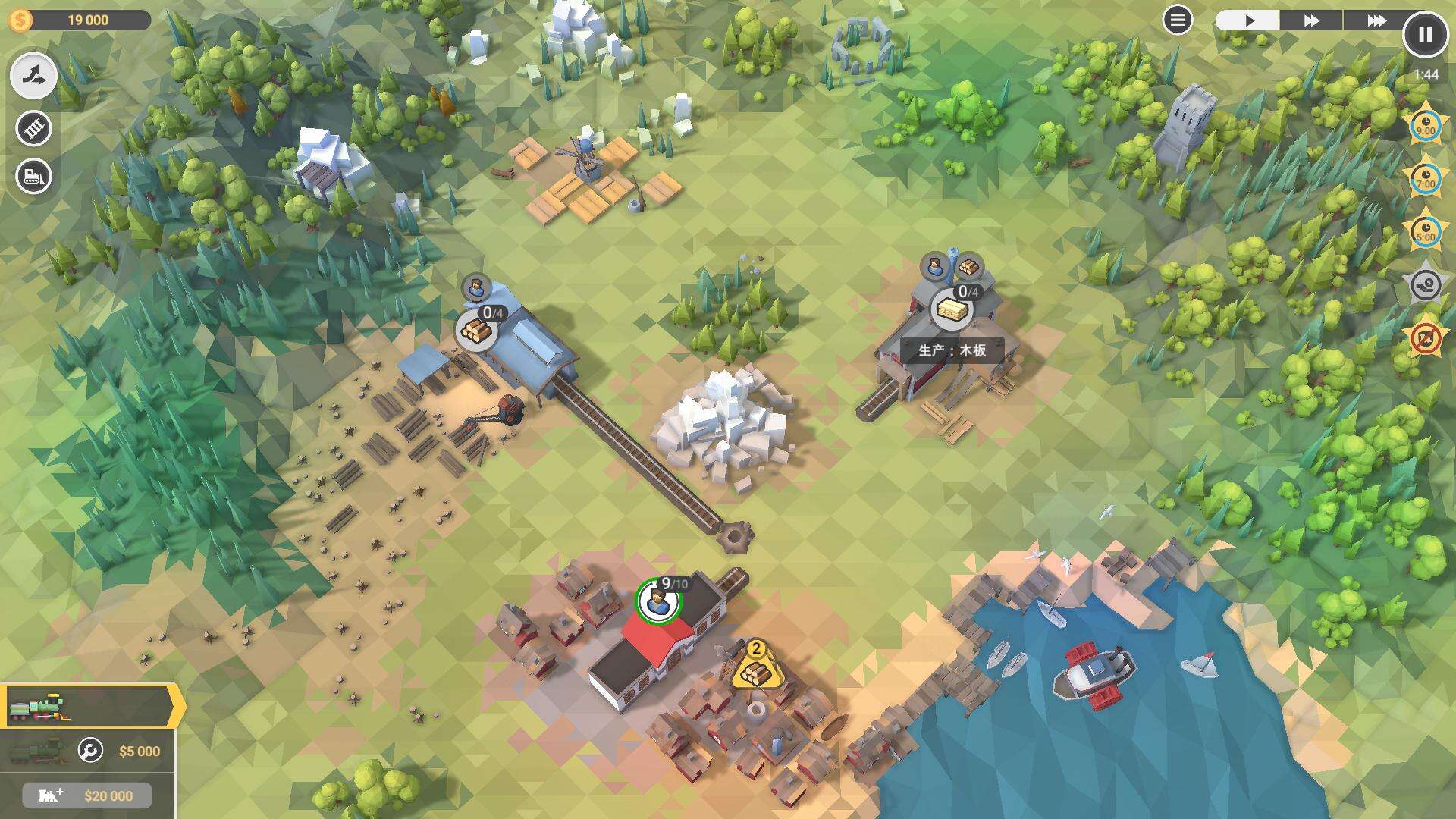Image resolution: width=1456 pixels, height=819 pixels.
Task: Click the log yard 0/4 logs badge
Action: [476, 330]
